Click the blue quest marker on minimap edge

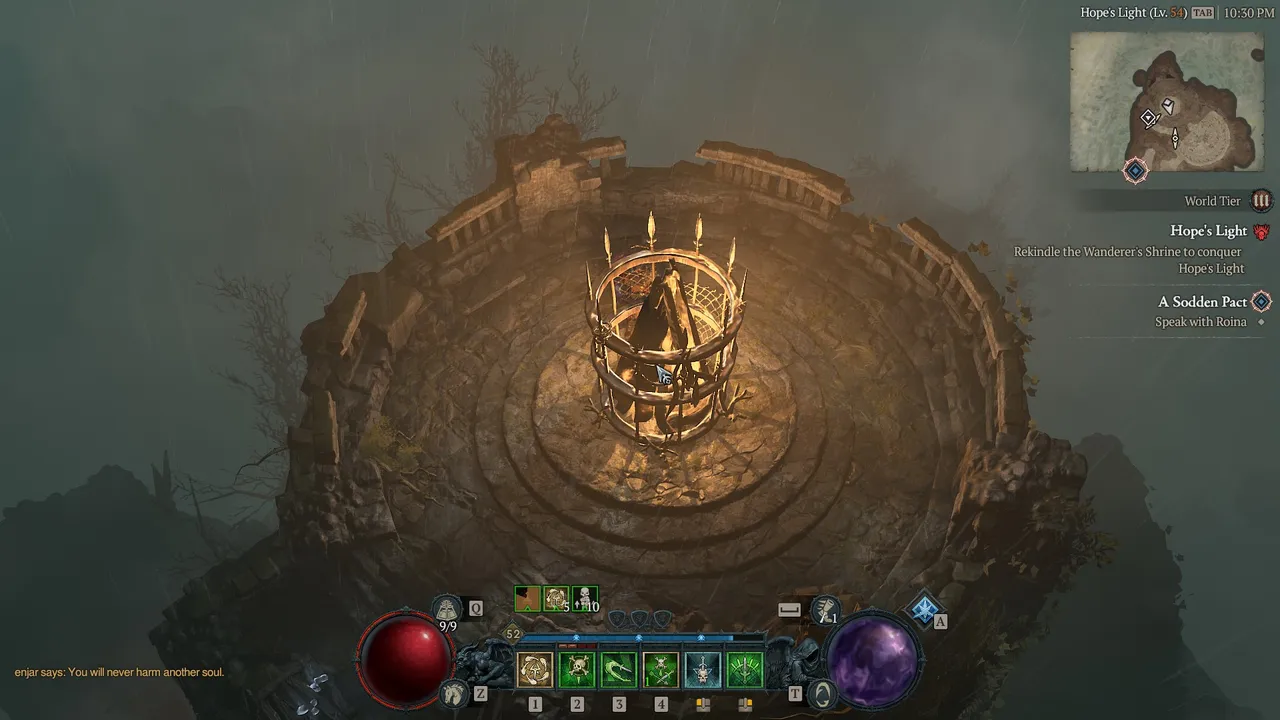[1135, 171]
